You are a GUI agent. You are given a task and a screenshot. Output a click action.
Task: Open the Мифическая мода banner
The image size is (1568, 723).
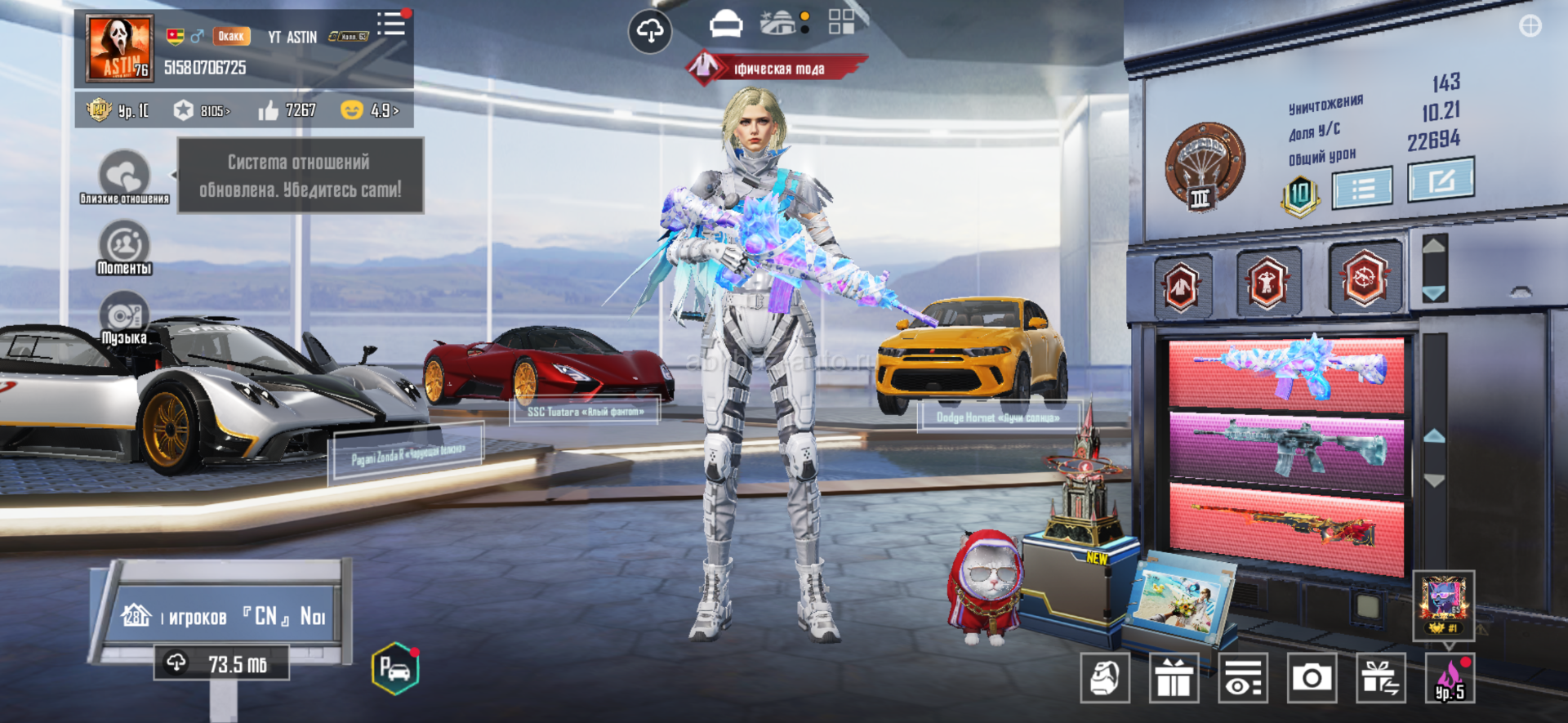tap(776, 69)
